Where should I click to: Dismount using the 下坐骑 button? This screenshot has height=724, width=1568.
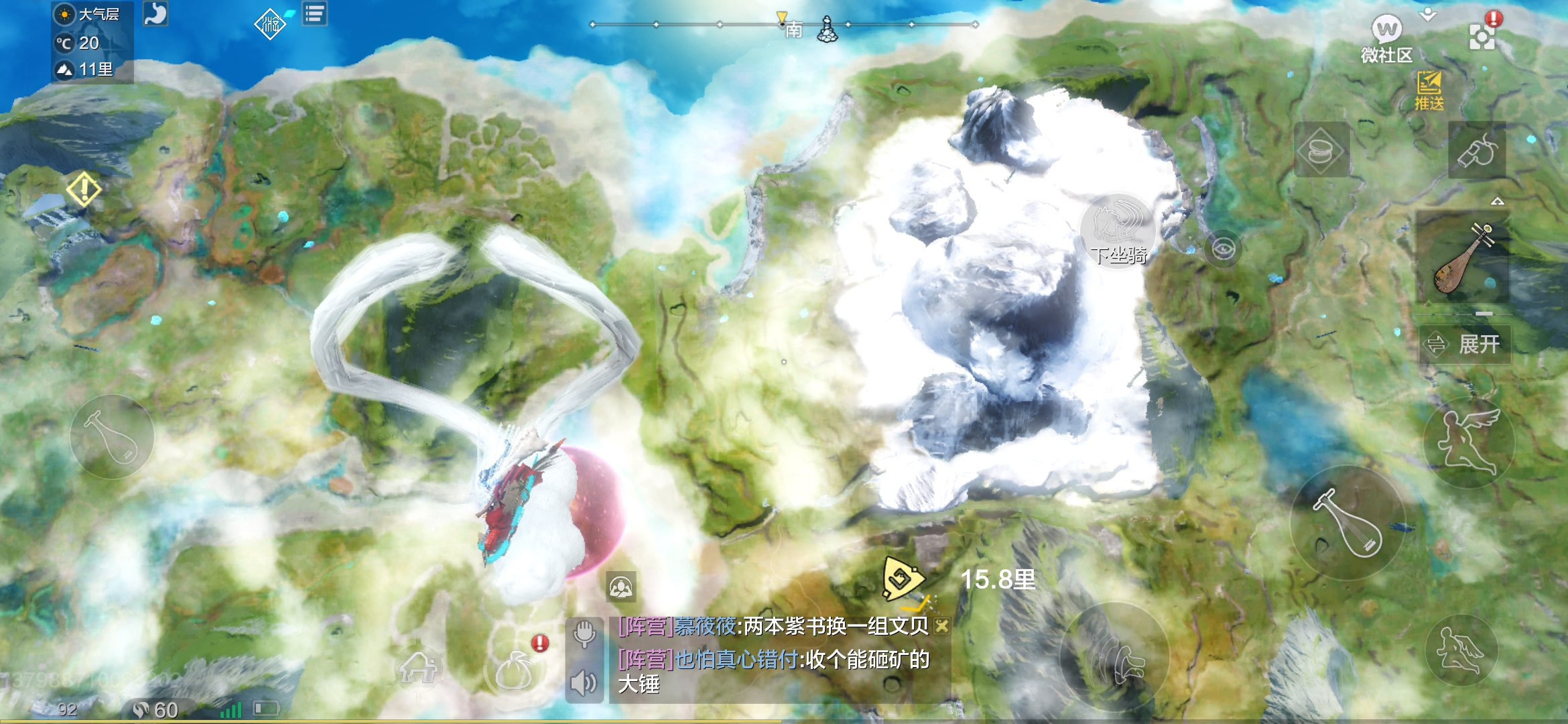point(1118,231)
